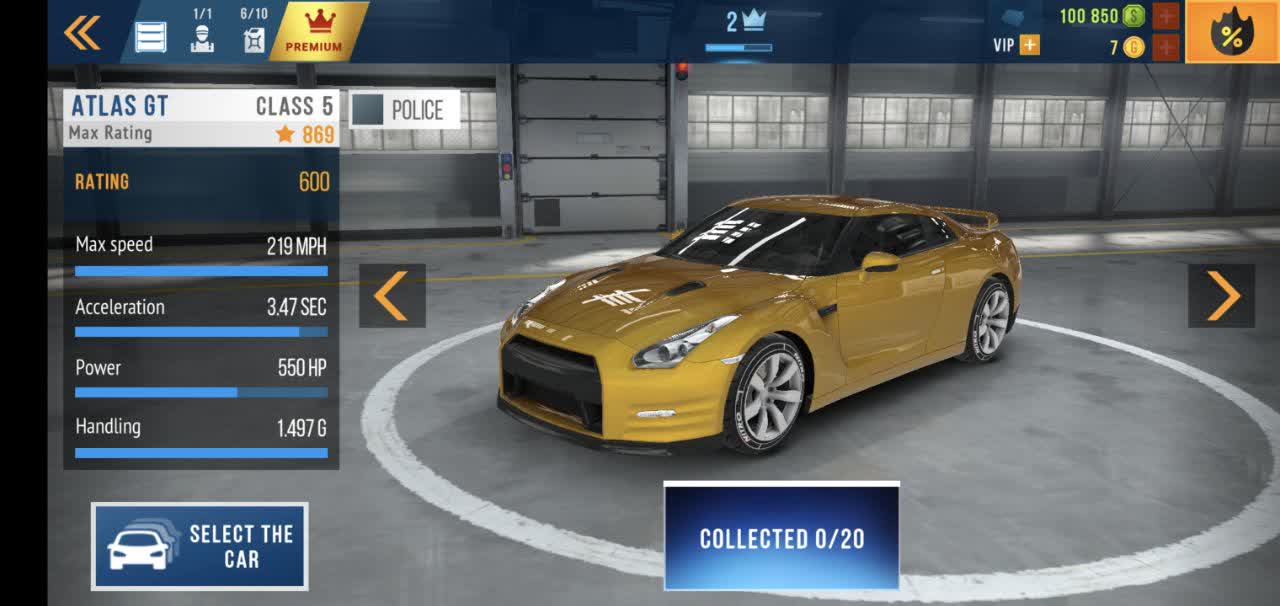The width and height of the screenshot is (1280, 606).
Task: Add more gold coins with the plus button
Action: [x=1166, y=46]
